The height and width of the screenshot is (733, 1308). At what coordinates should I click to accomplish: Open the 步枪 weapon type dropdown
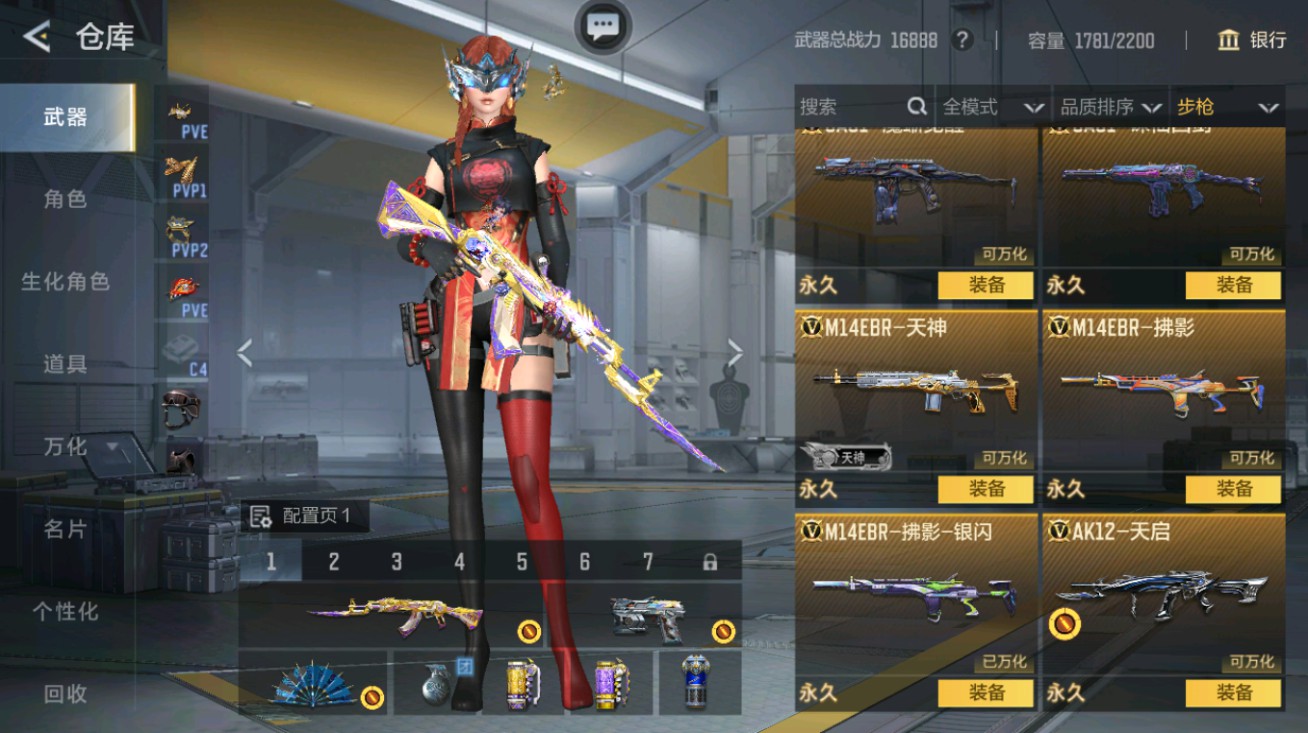(x=1227, y=107)
